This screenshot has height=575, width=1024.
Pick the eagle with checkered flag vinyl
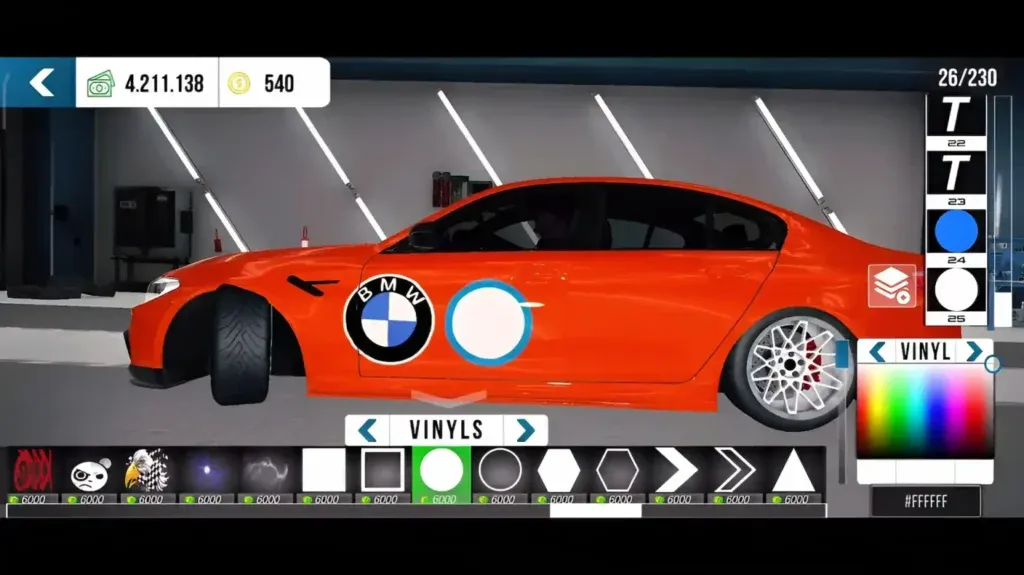pos(147,470)
